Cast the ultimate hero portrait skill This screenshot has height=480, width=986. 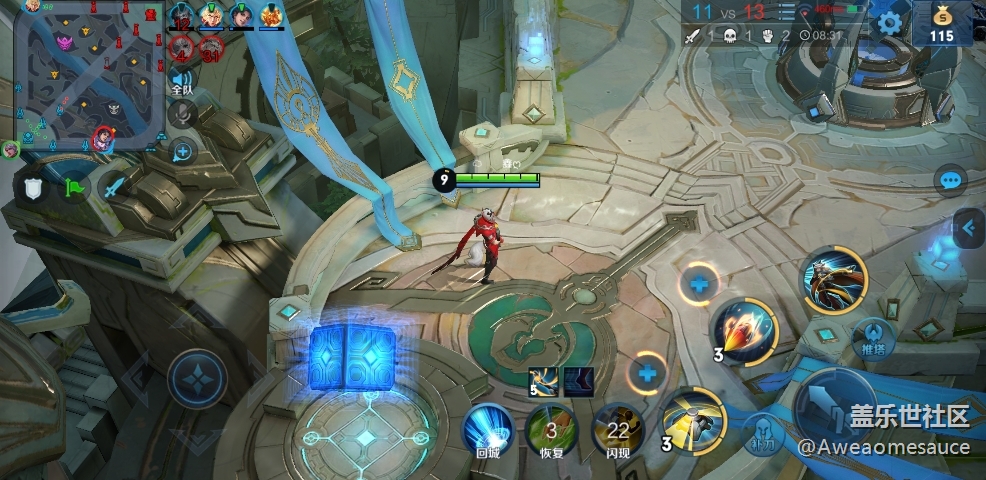[835, 280]
